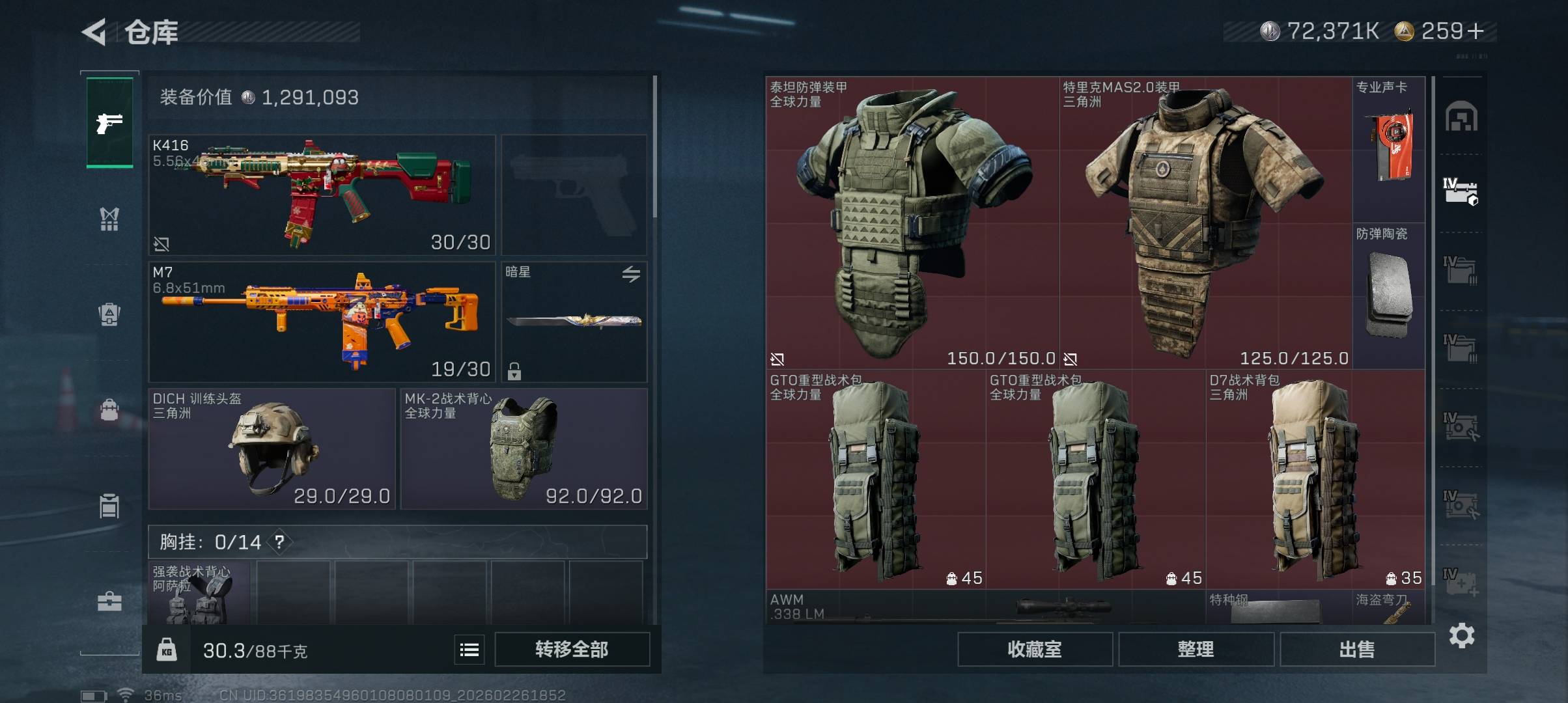
Task: Select the K416 rifle slot
Action: click(x=322, y=195)
